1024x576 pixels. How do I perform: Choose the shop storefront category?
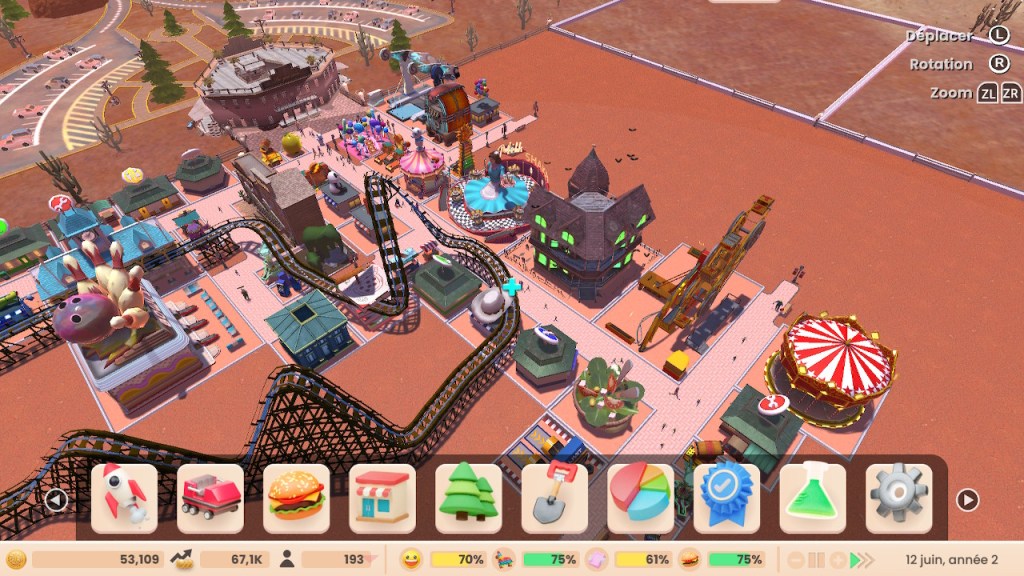pyautogui.click(x=382, y=498)
